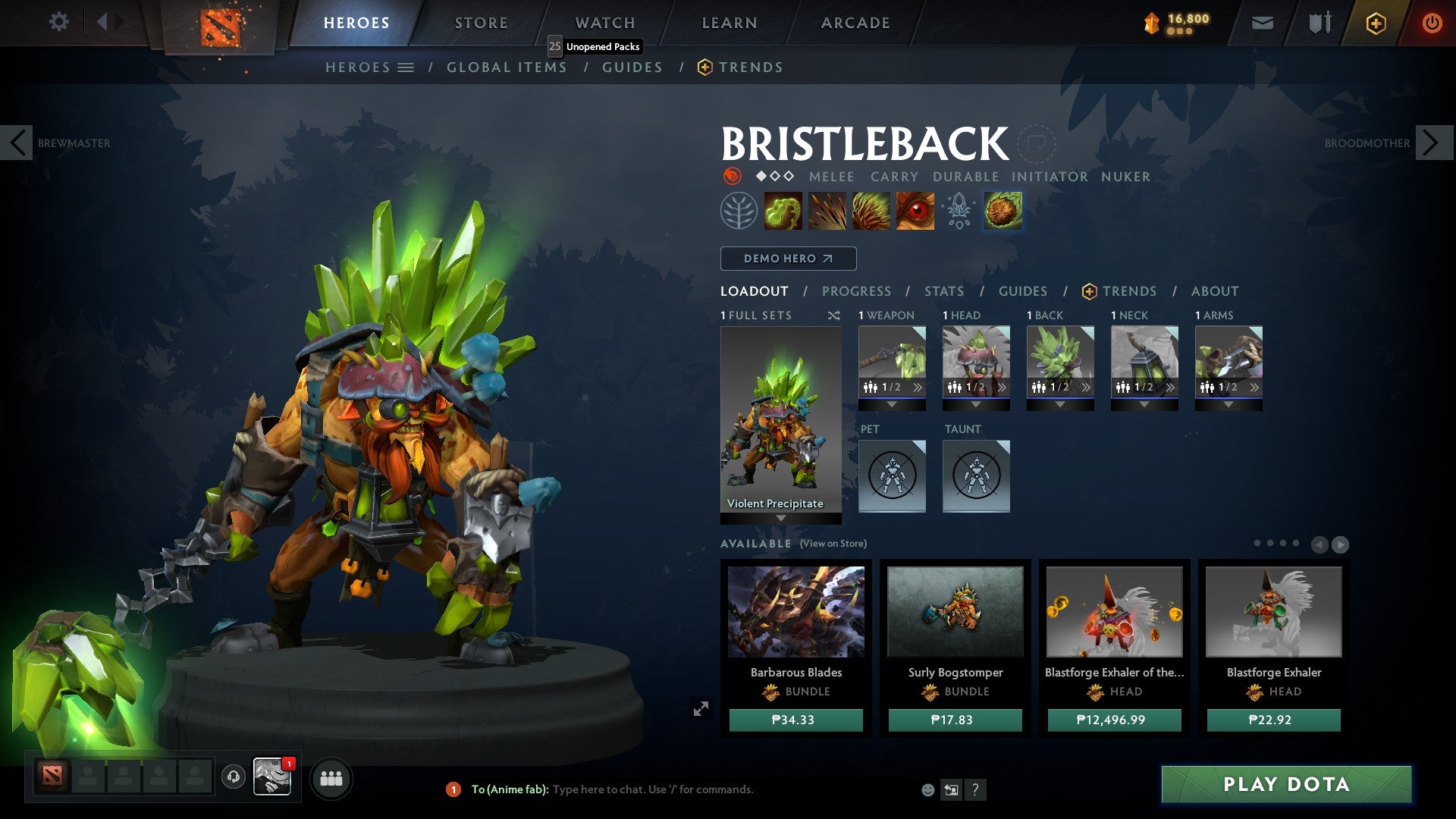
Task: Open the ARCADE menu tab
Action: coord(855,22)
